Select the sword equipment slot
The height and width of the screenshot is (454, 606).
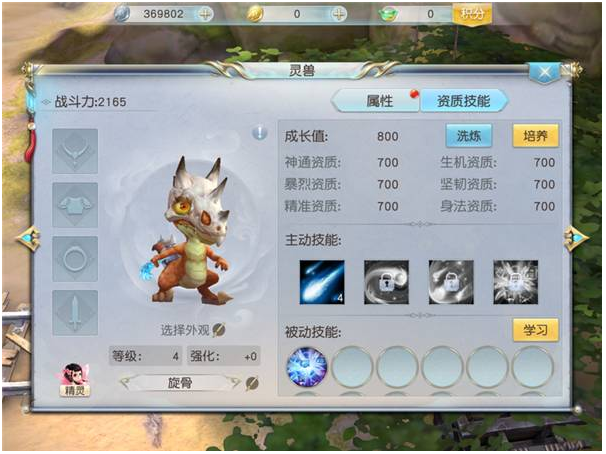pyautogui.click(x=75, y=311)
